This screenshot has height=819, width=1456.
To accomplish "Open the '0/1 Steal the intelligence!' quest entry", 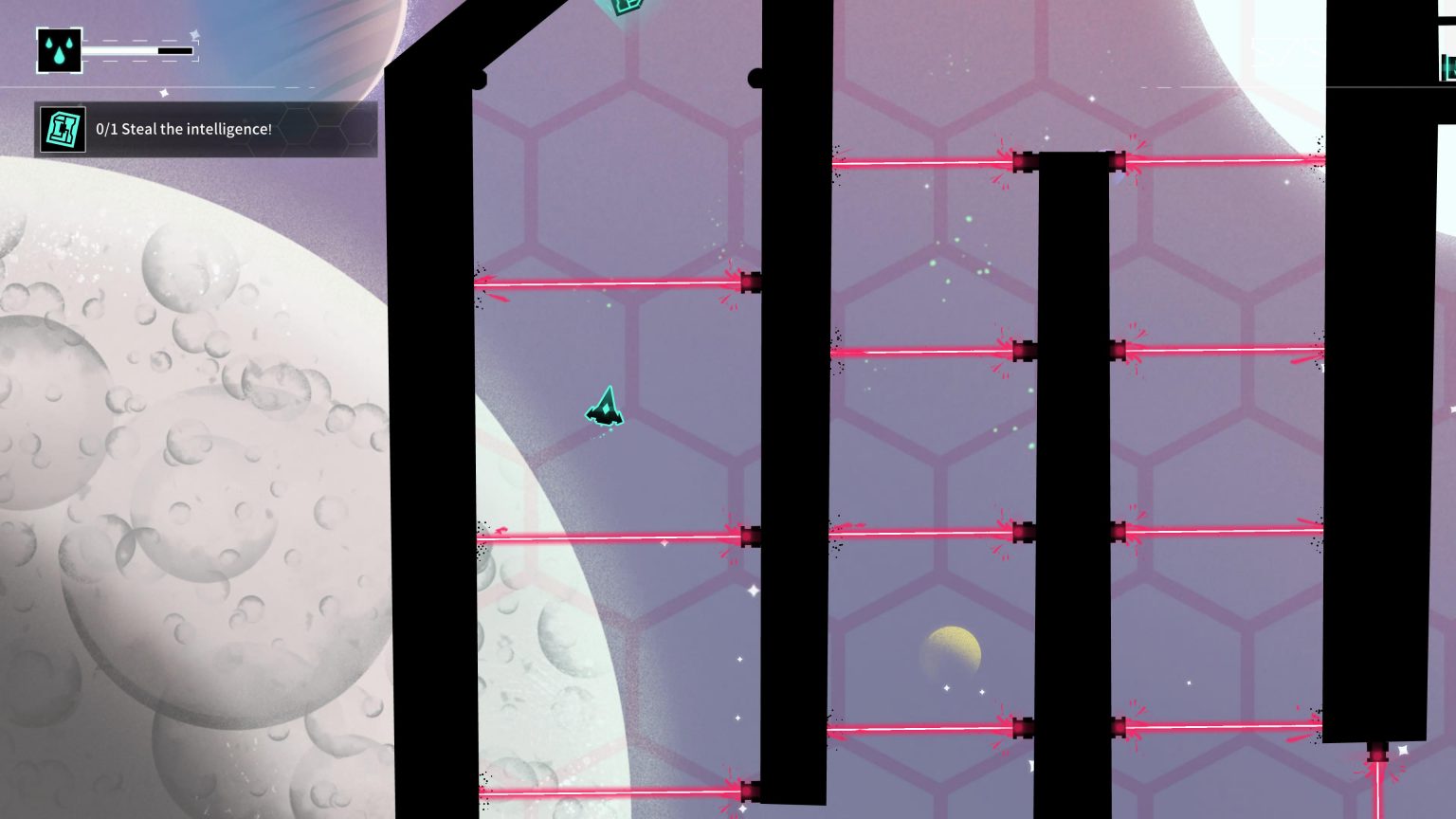I will (x=186, y=129).
